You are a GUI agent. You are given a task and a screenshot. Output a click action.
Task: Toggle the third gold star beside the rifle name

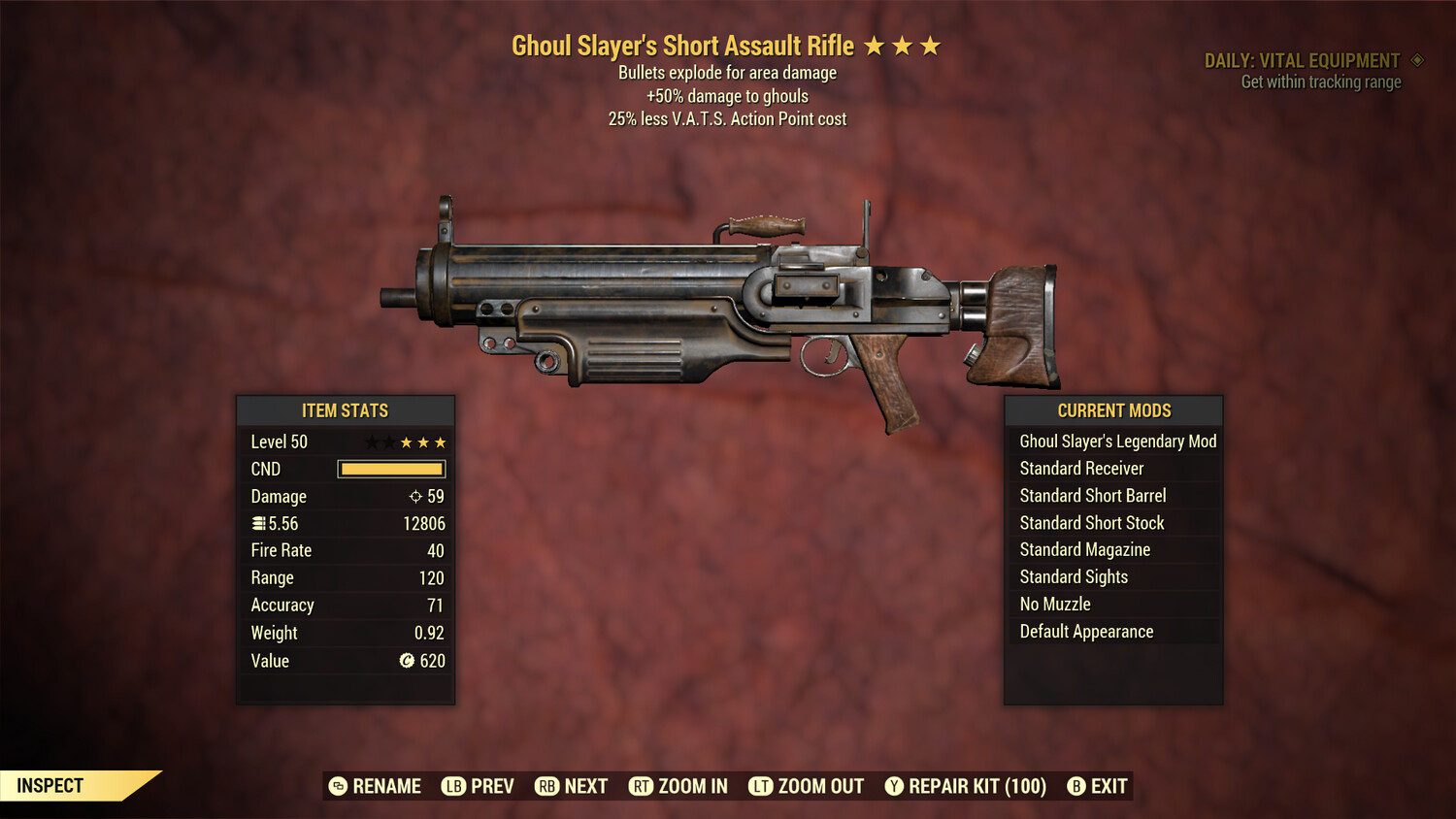(931, 45)
